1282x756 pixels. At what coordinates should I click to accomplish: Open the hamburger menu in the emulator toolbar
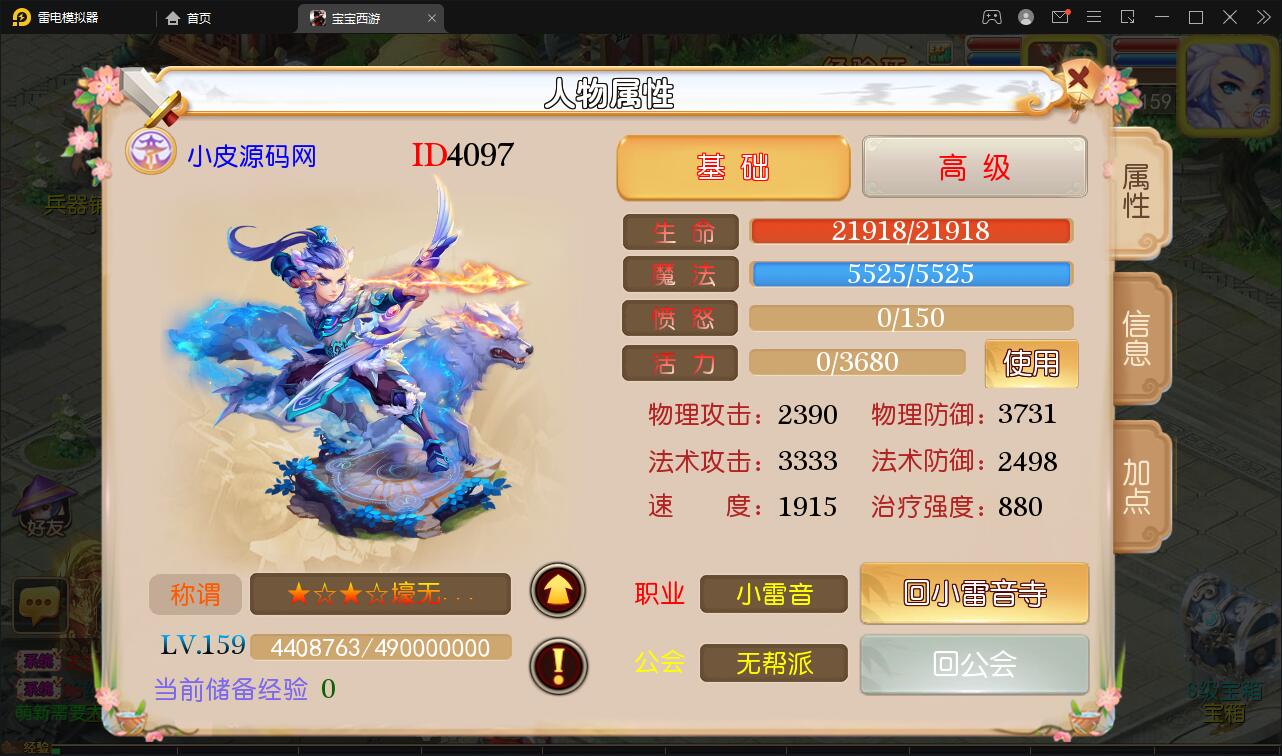[1094, 17]
